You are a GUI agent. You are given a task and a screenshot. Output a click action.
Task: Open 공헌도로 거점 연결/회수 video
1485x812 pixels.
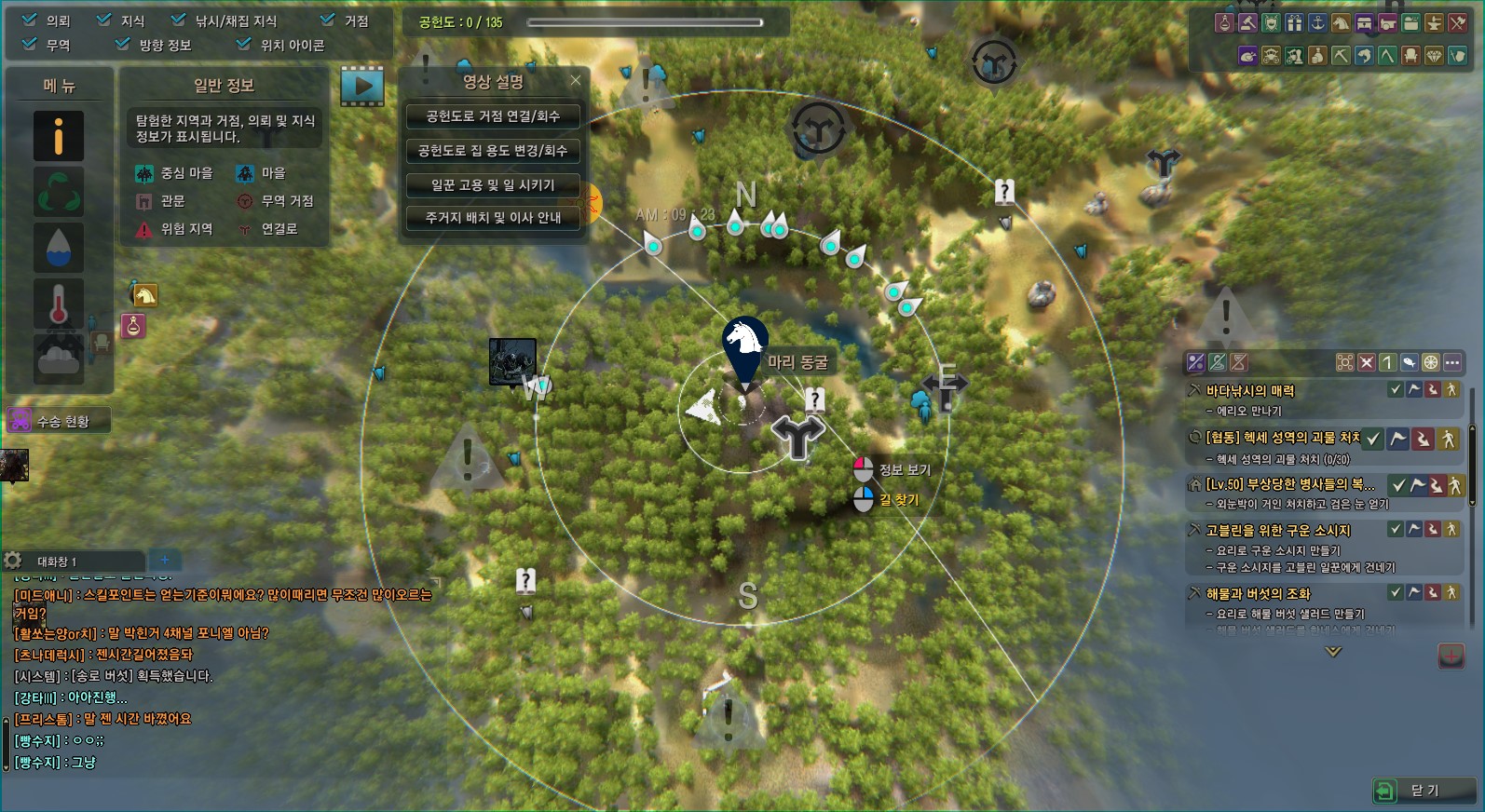(493, 116)
